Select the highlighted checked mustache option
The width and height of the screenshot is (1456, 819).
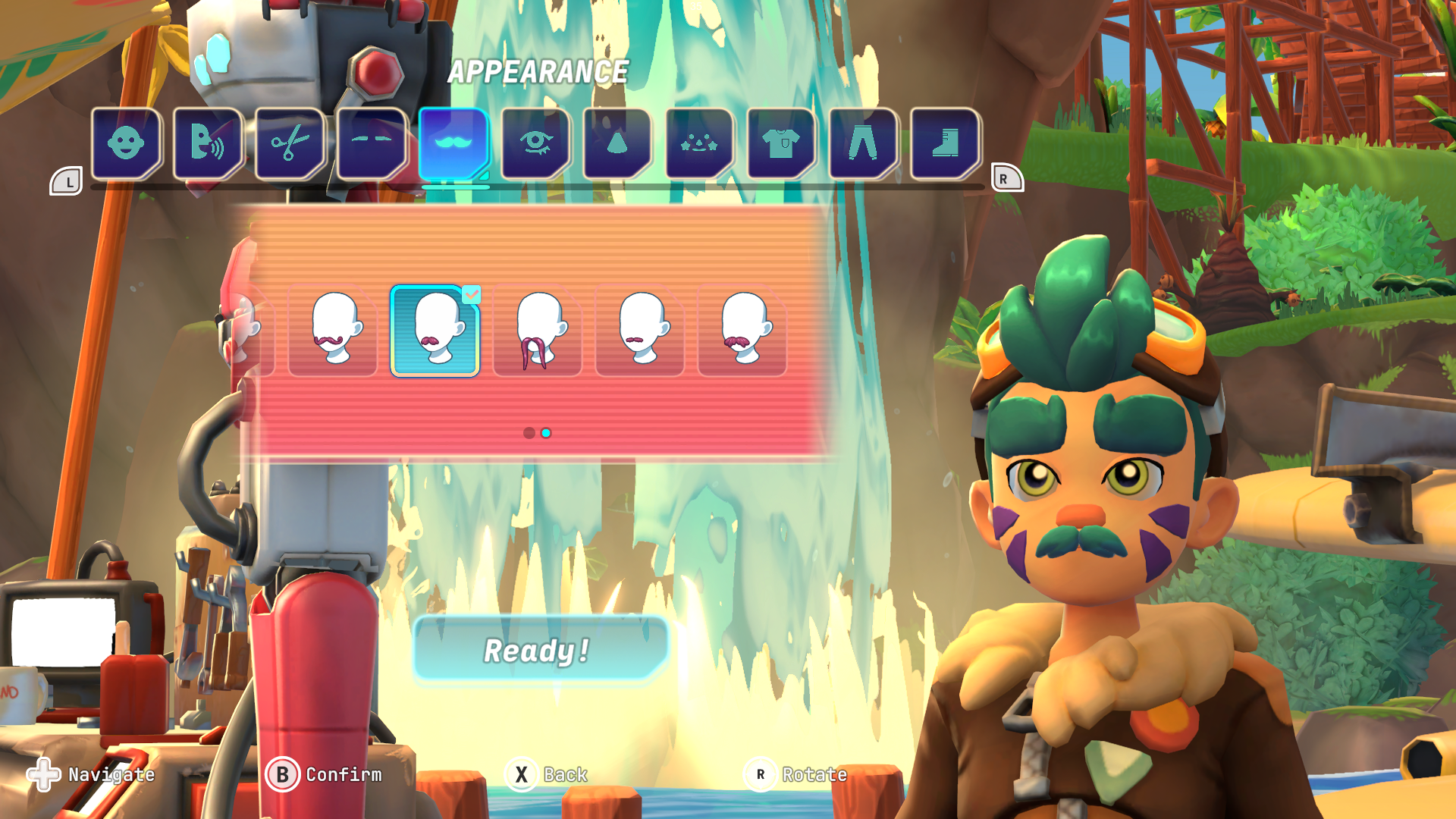click(435, 331)
